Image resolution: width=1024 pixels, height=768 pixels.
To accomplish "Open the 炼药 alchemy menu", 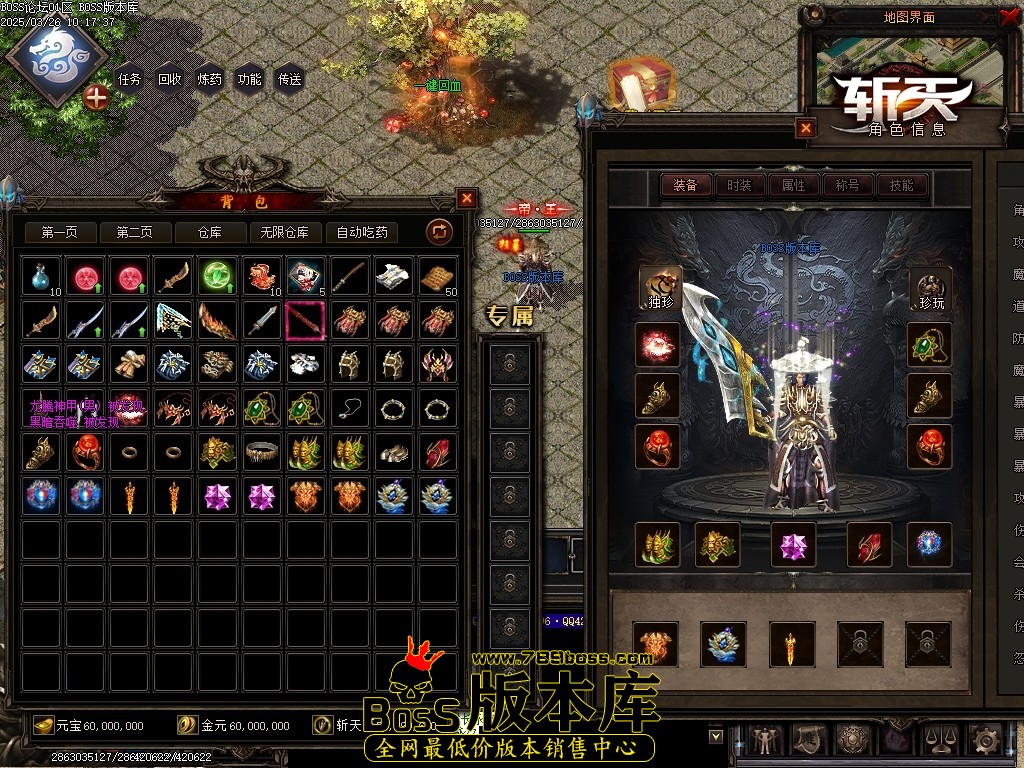I will coord(209,79).
